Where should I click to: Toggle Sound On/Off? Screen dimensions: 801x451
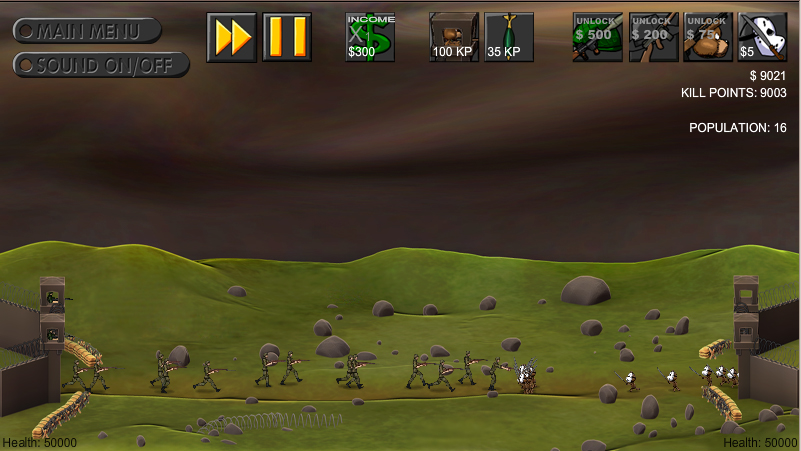[101, 65]
